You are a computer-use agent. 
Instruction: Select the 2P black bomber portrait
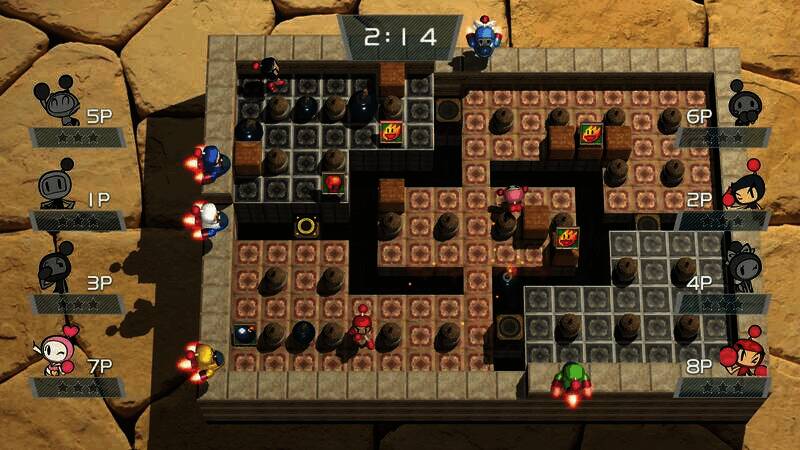[744, 186]
